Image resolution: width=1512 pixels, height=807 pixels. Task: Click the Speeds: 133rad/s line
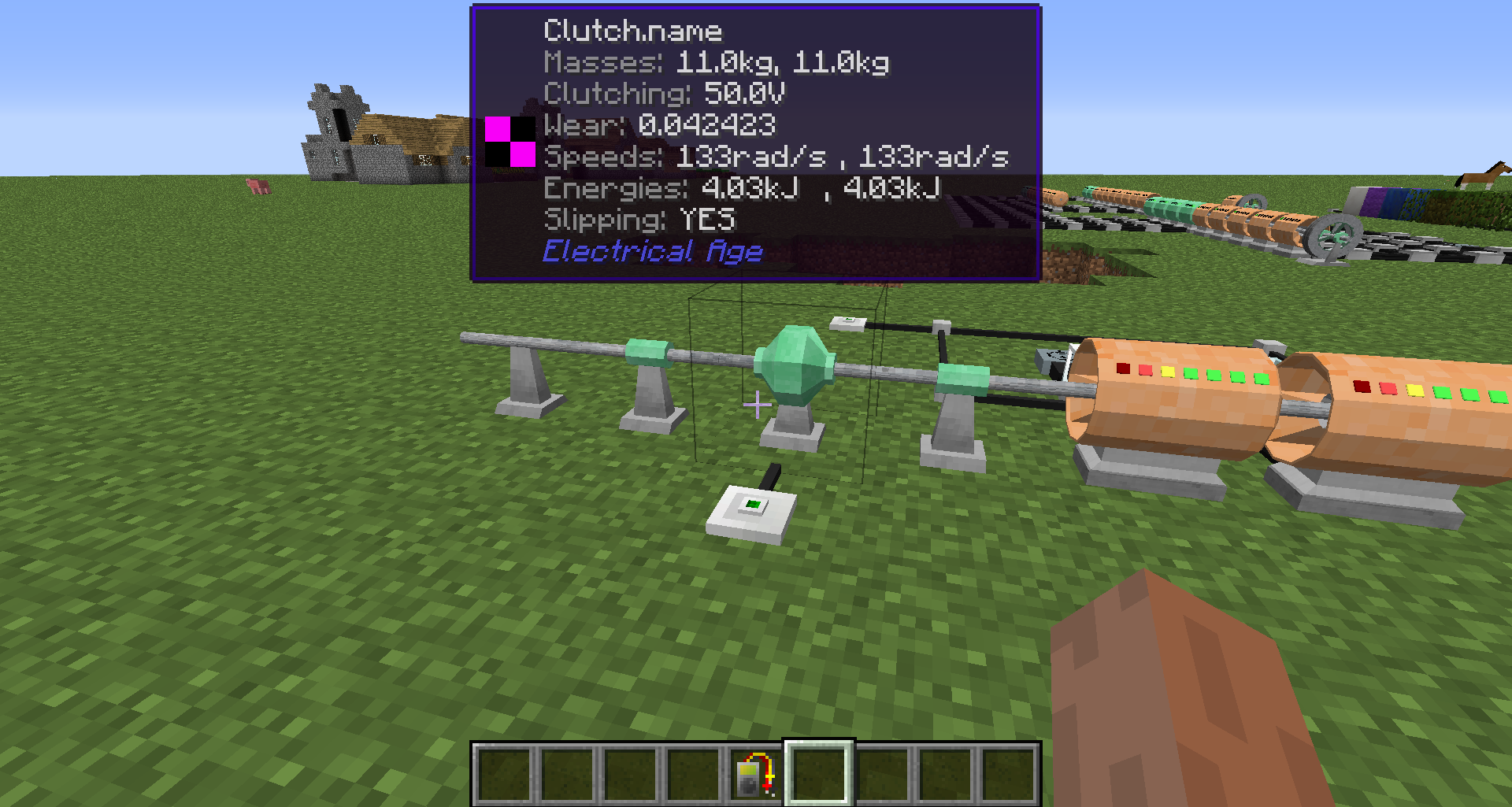pyautogui.click(x=776, y=157)
